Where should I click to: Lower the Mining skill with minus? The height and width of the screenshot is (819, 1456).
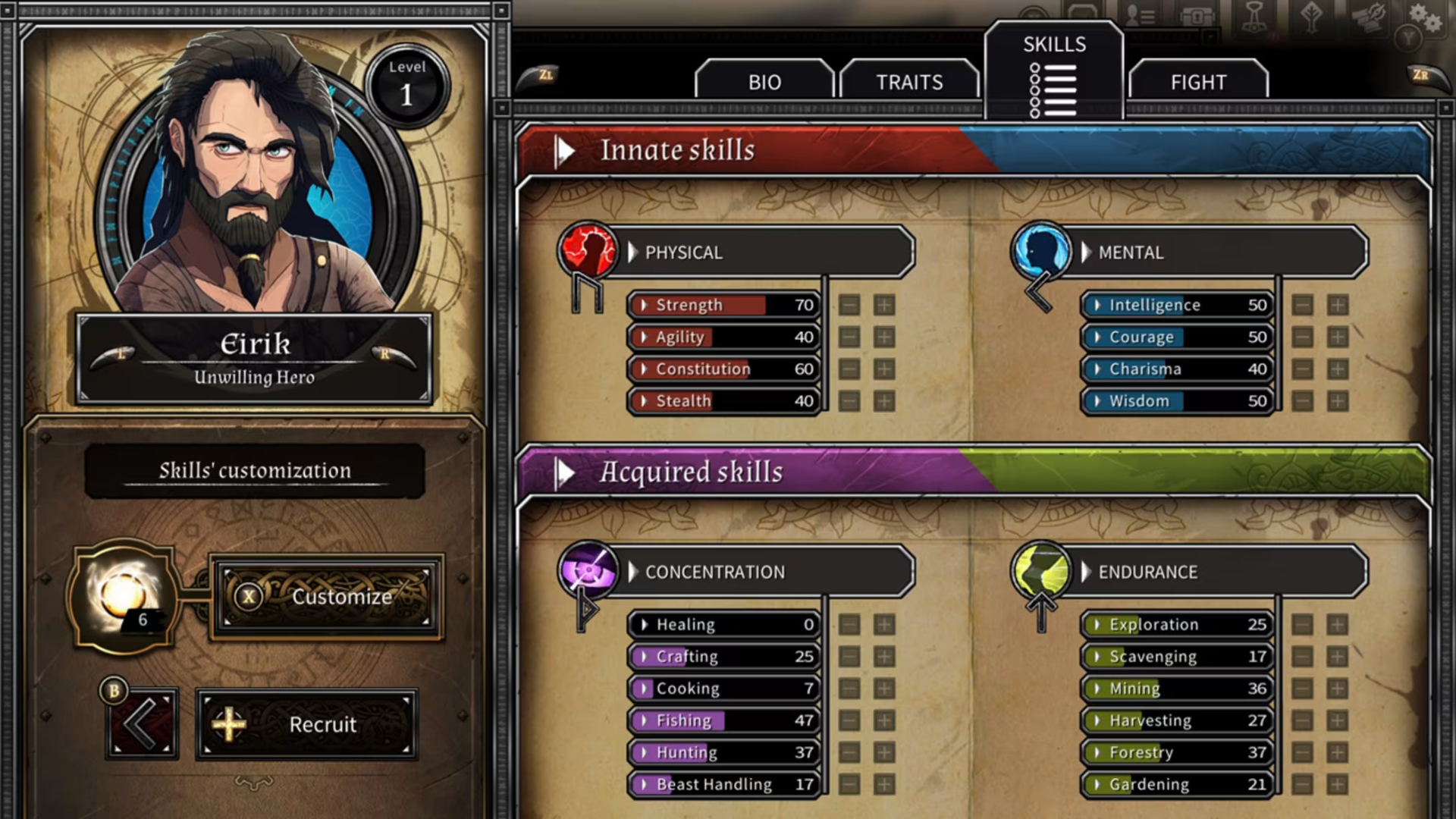tap(1303, 689)
